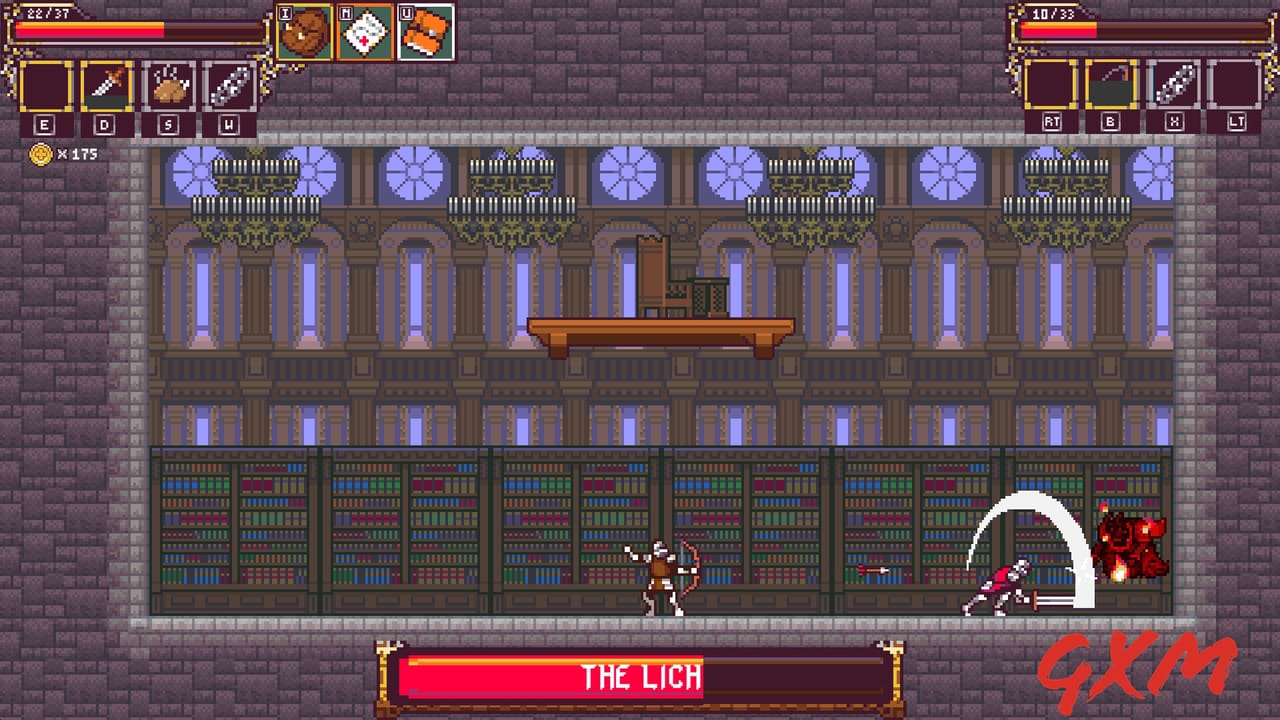Viewport: 1280px width, 720px height.
Task: Click the red Lich enemy sprite
Action: click(x=1130, y=545)
